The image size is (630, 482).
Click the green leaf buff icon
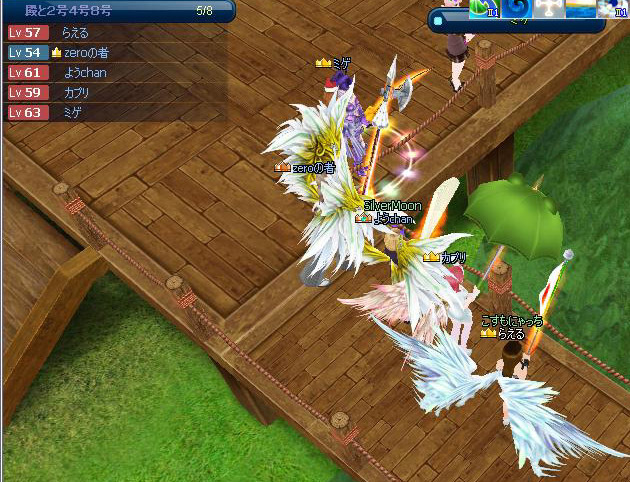click(x=484, y=9)
